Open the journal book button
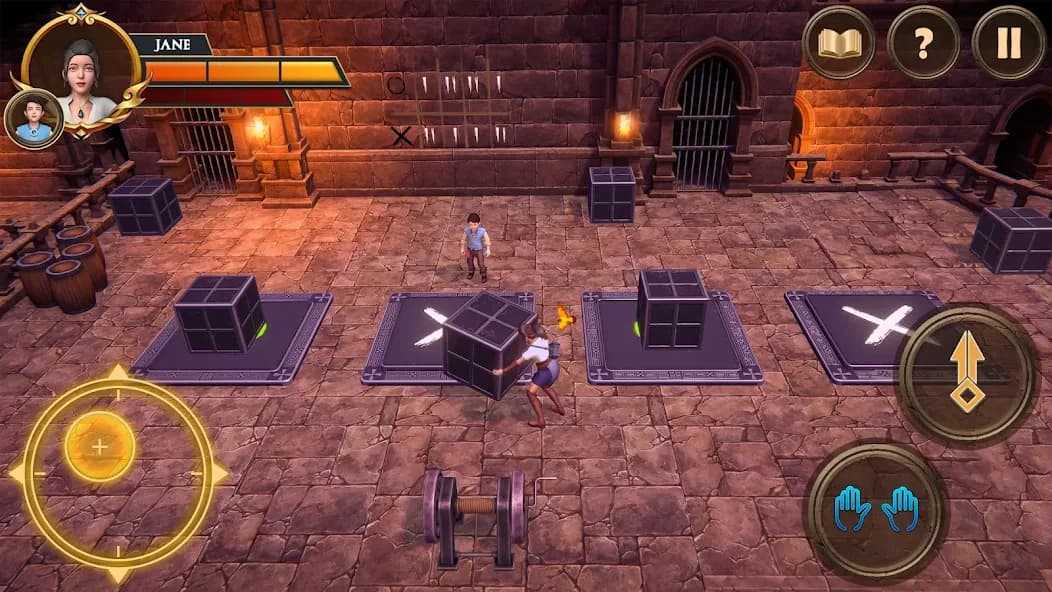 839,43
